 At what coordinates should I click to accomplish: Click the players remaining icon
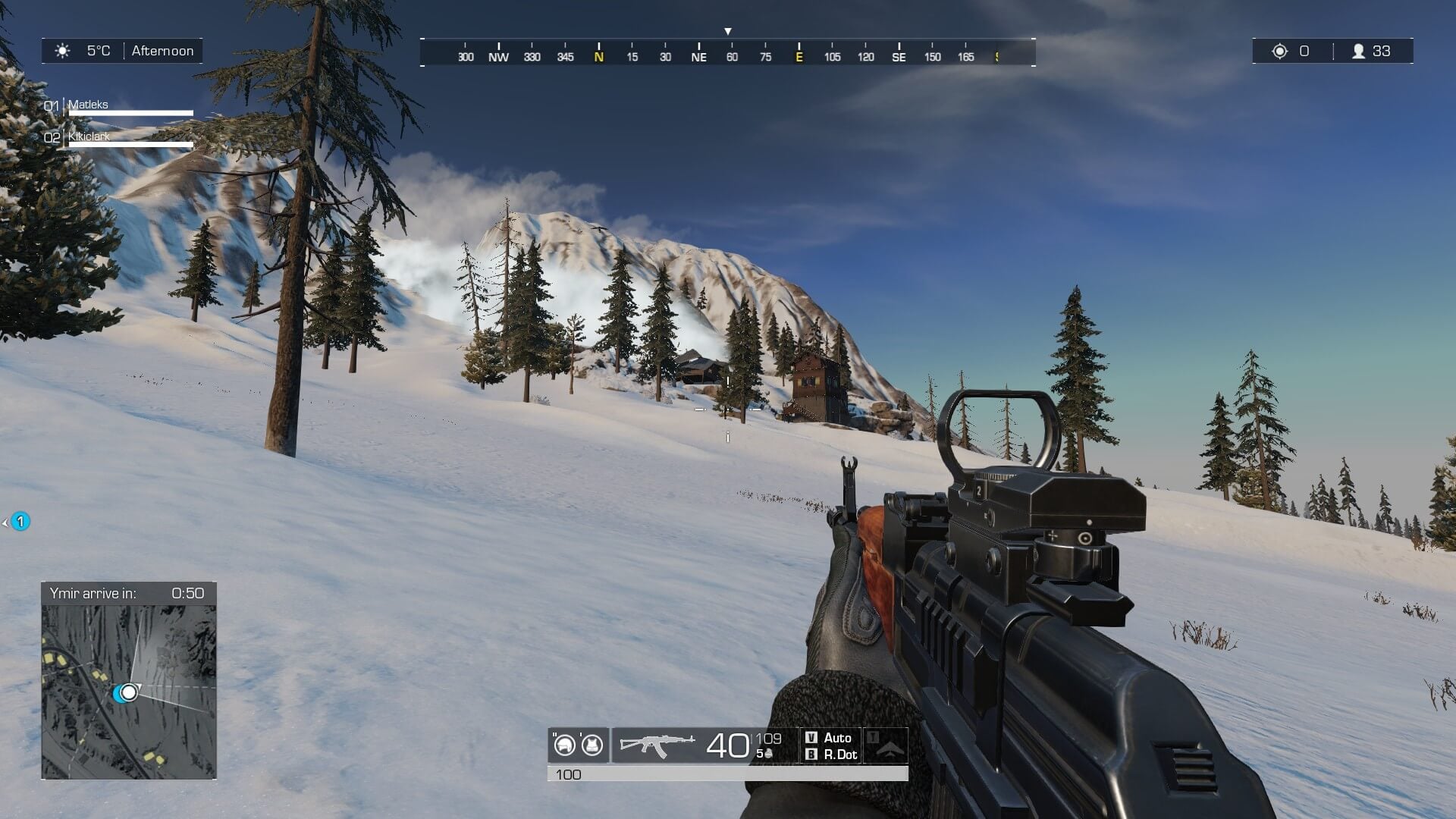1358,51
